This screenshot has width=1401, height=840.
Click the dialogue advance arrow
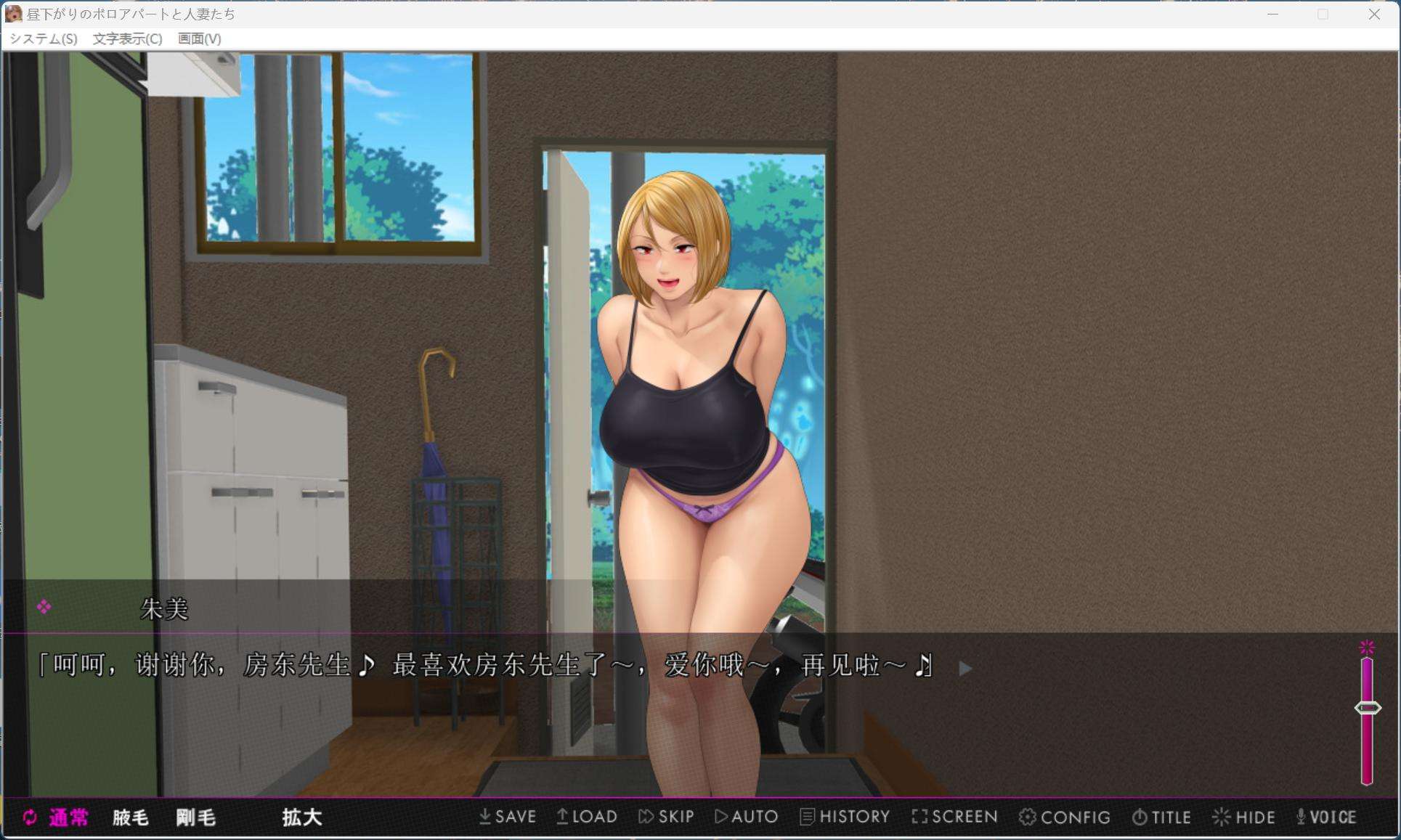click(x=966, y=669)
